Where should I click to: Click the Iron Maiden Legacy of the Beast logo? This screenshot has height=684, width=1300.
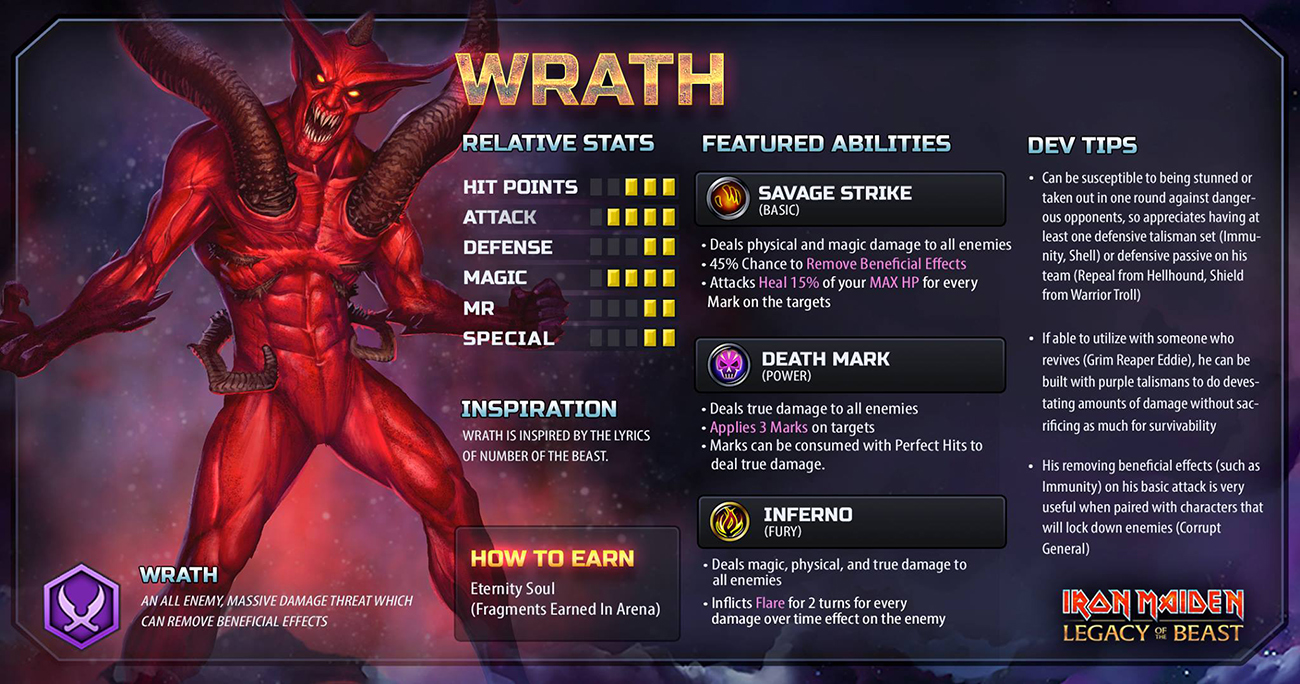point(1152,614)
